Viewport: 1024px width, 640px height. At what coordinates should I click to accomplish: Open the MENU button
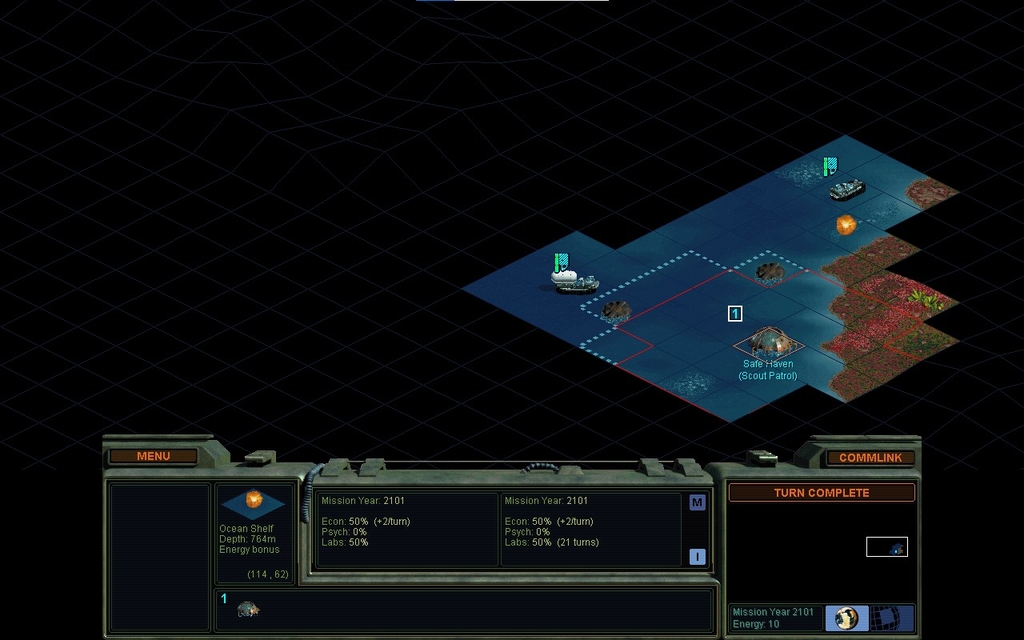153,456
